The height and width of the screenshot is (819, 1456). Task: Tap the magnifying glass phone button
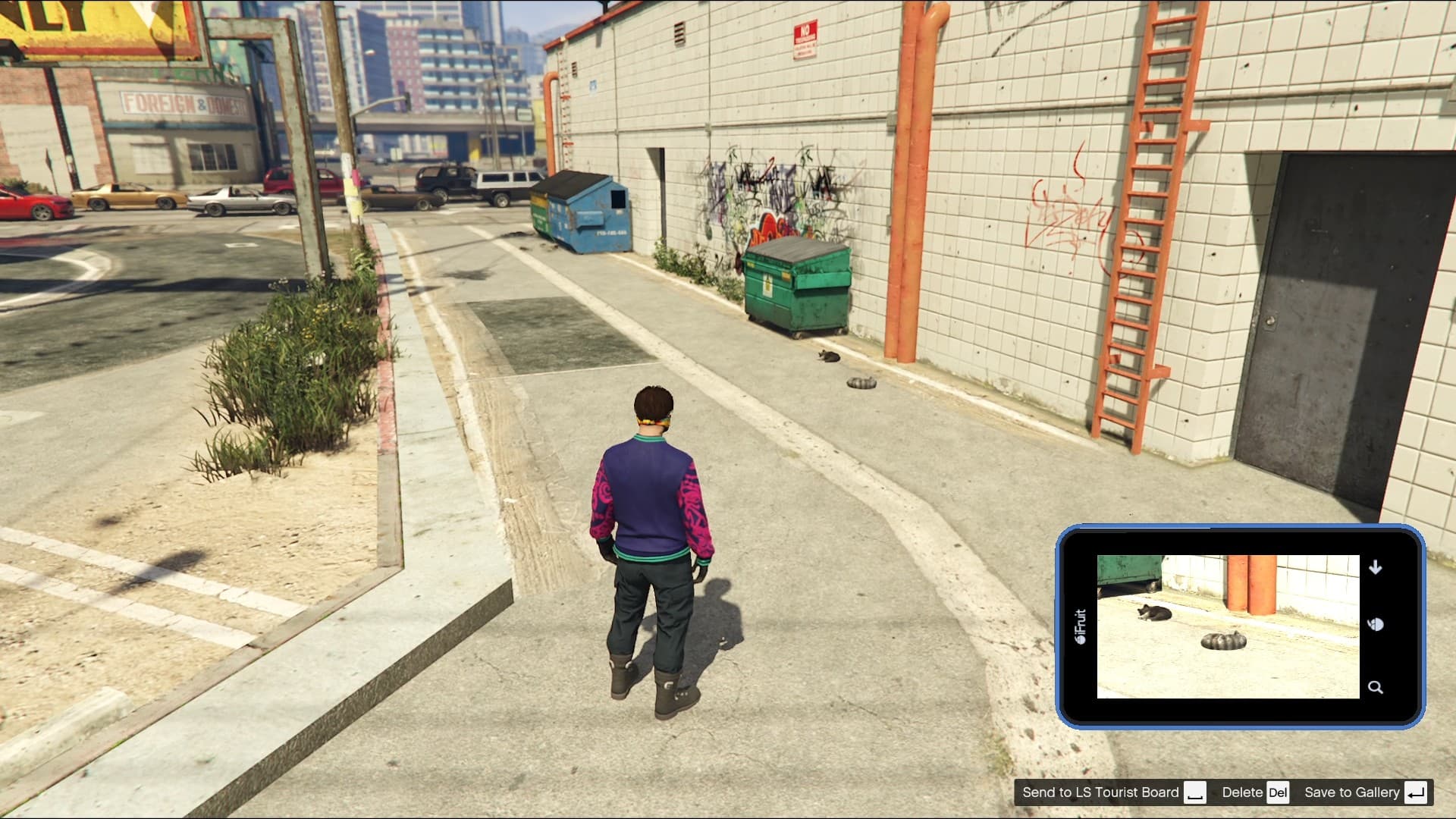[1375, 688]
